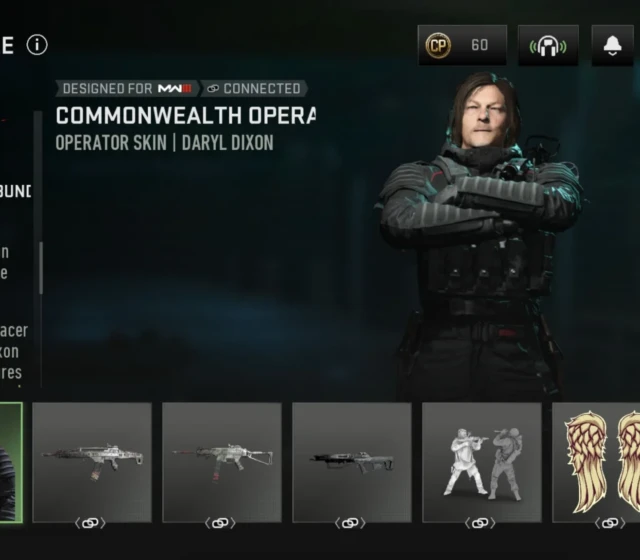
Task: Show notifications with the bell icon
Action: [612, 45]
